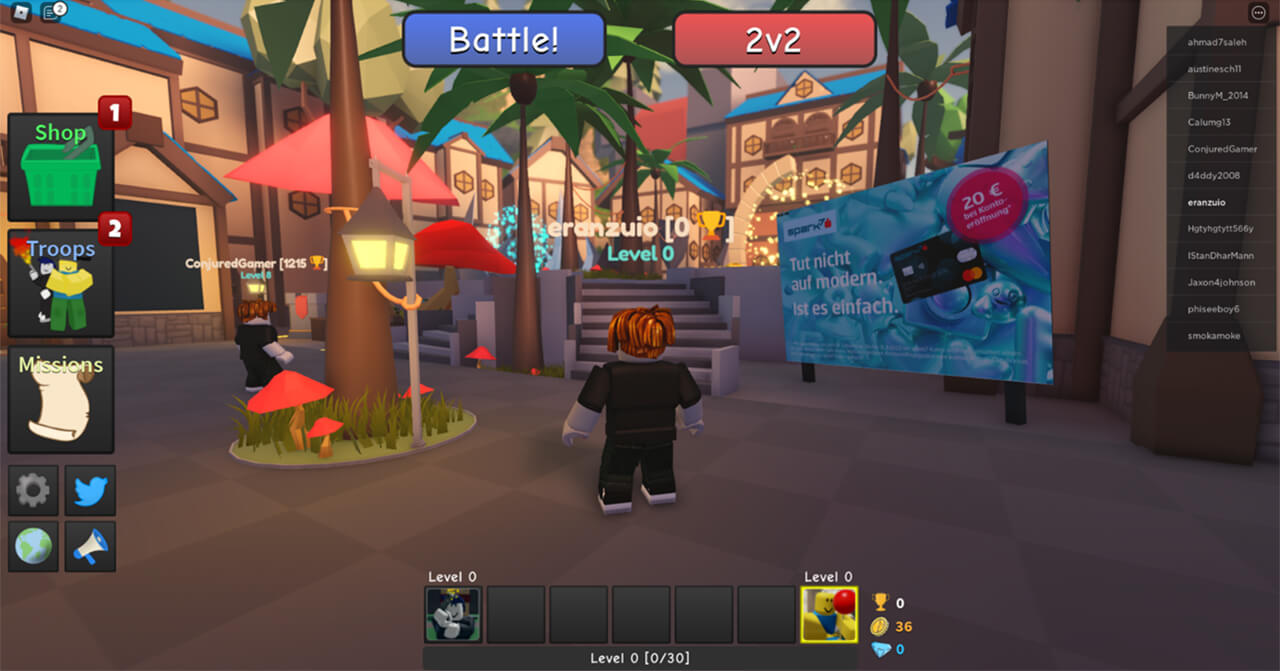Select ahmad7saleh in the player list

coord(1217,42)
